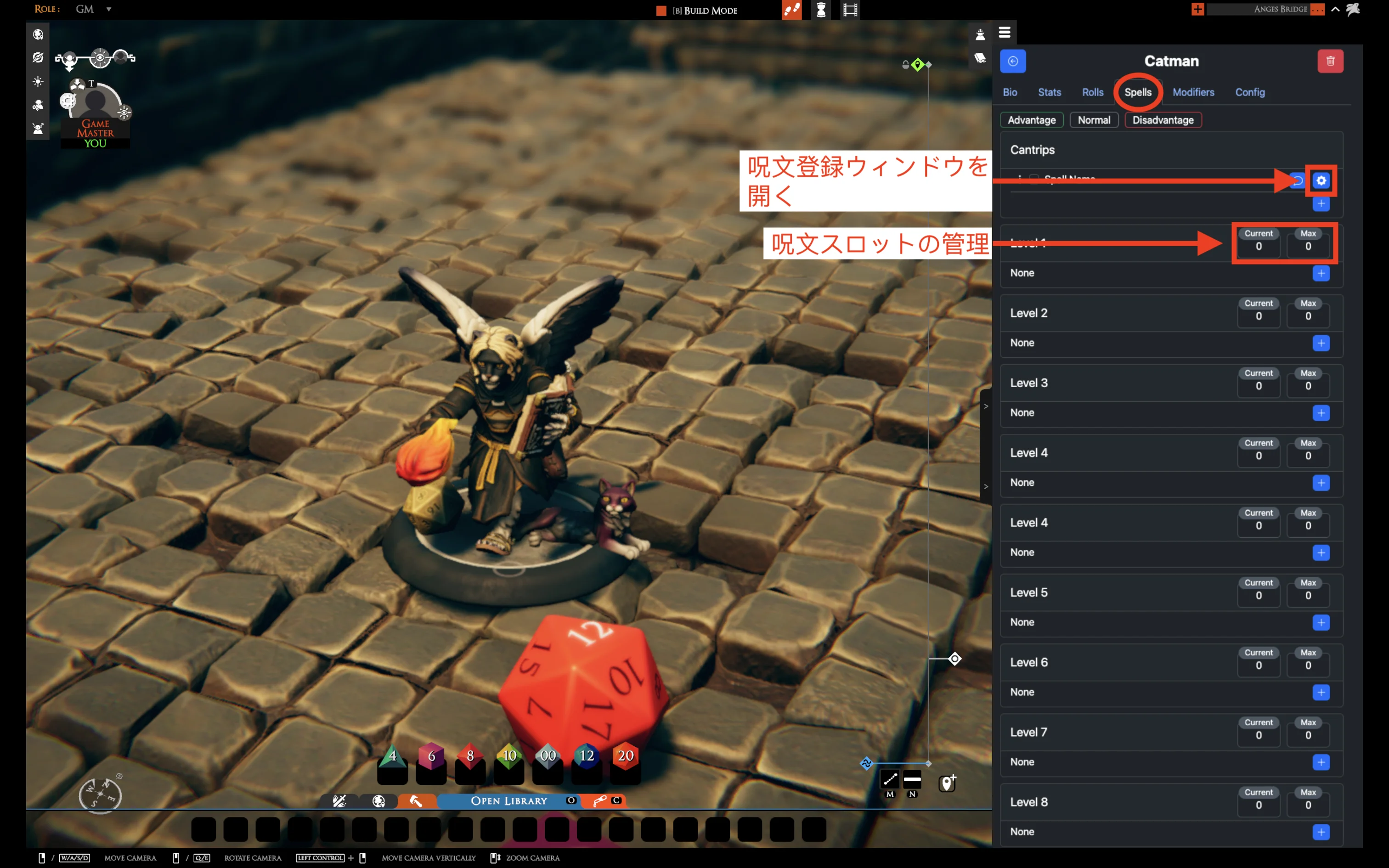Image resolution: width=1389 pixels, height=868 pixels.
Task: Pick the d6 die icon
Action: (x=431, y=756)
